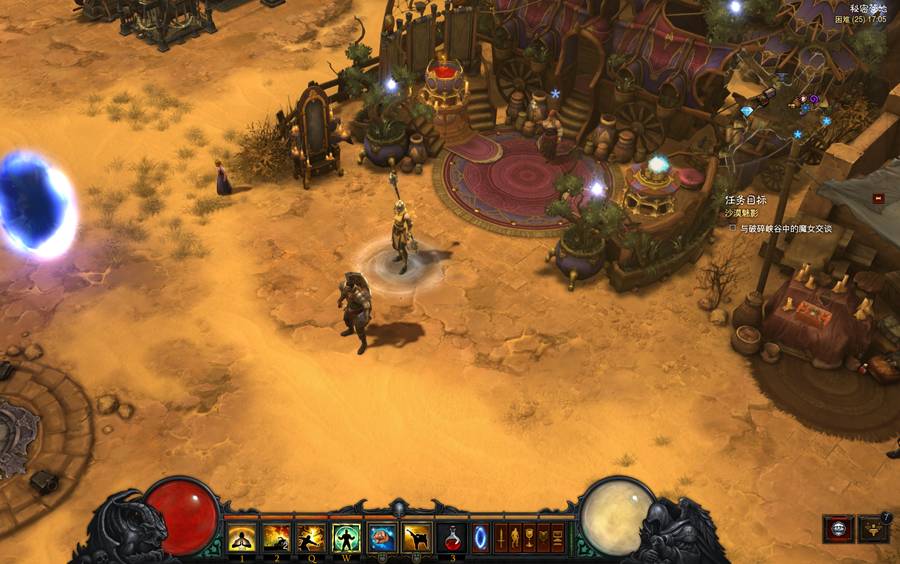
Task: Open the game menu button beside the resource globe
Action: click(558, 538)
